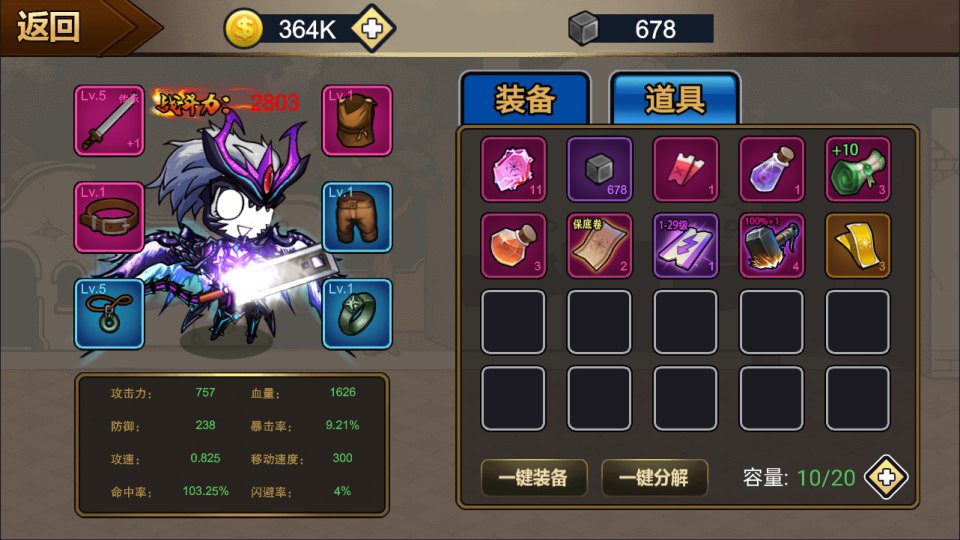Select the red tickets item
Viewport: 960px width, 540px height.
pyautogui.click(x=686, y=169)
